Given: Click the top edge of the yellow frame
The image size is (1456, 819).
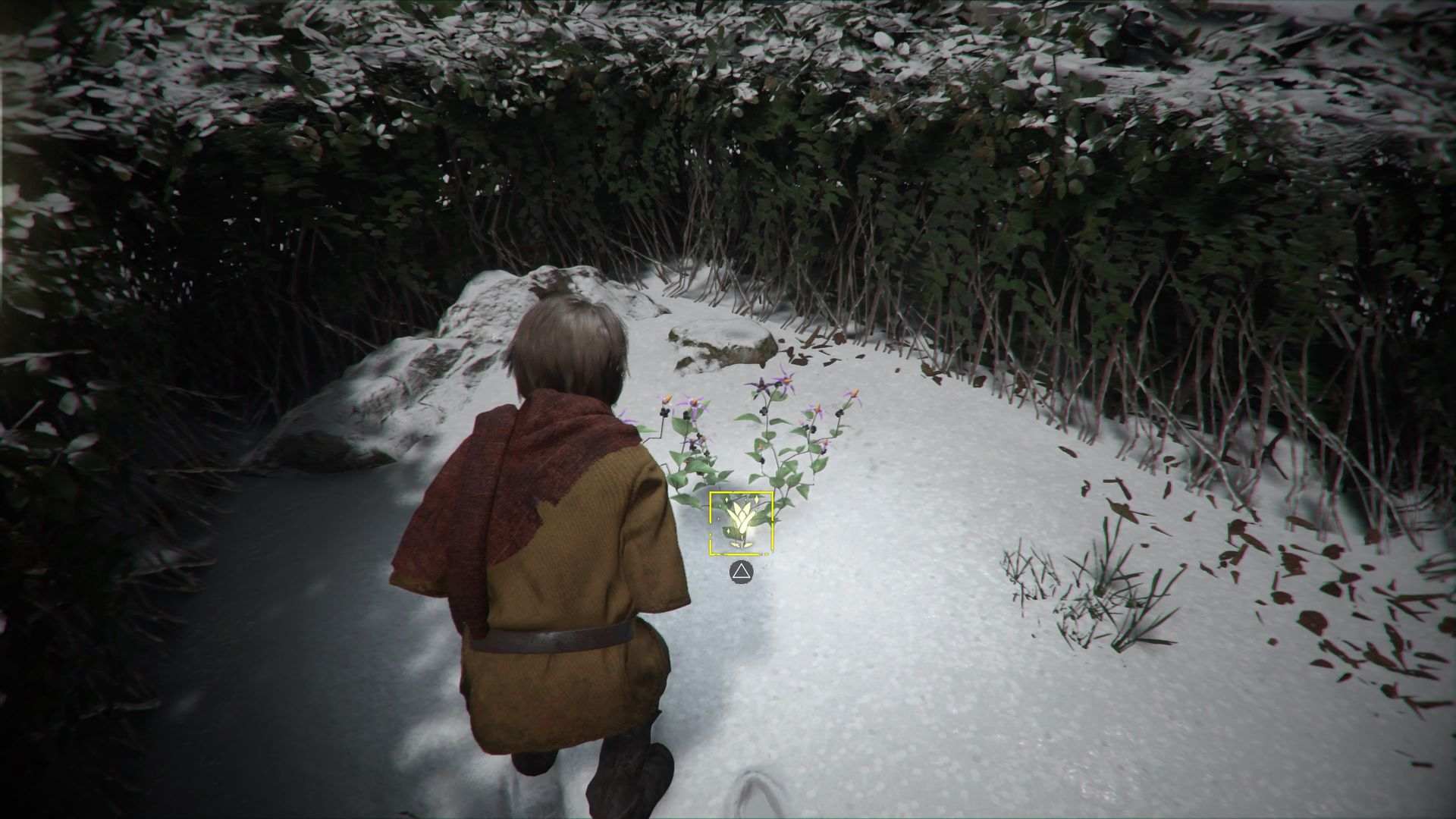Looking at the screenshot, I should pos(742,493).
